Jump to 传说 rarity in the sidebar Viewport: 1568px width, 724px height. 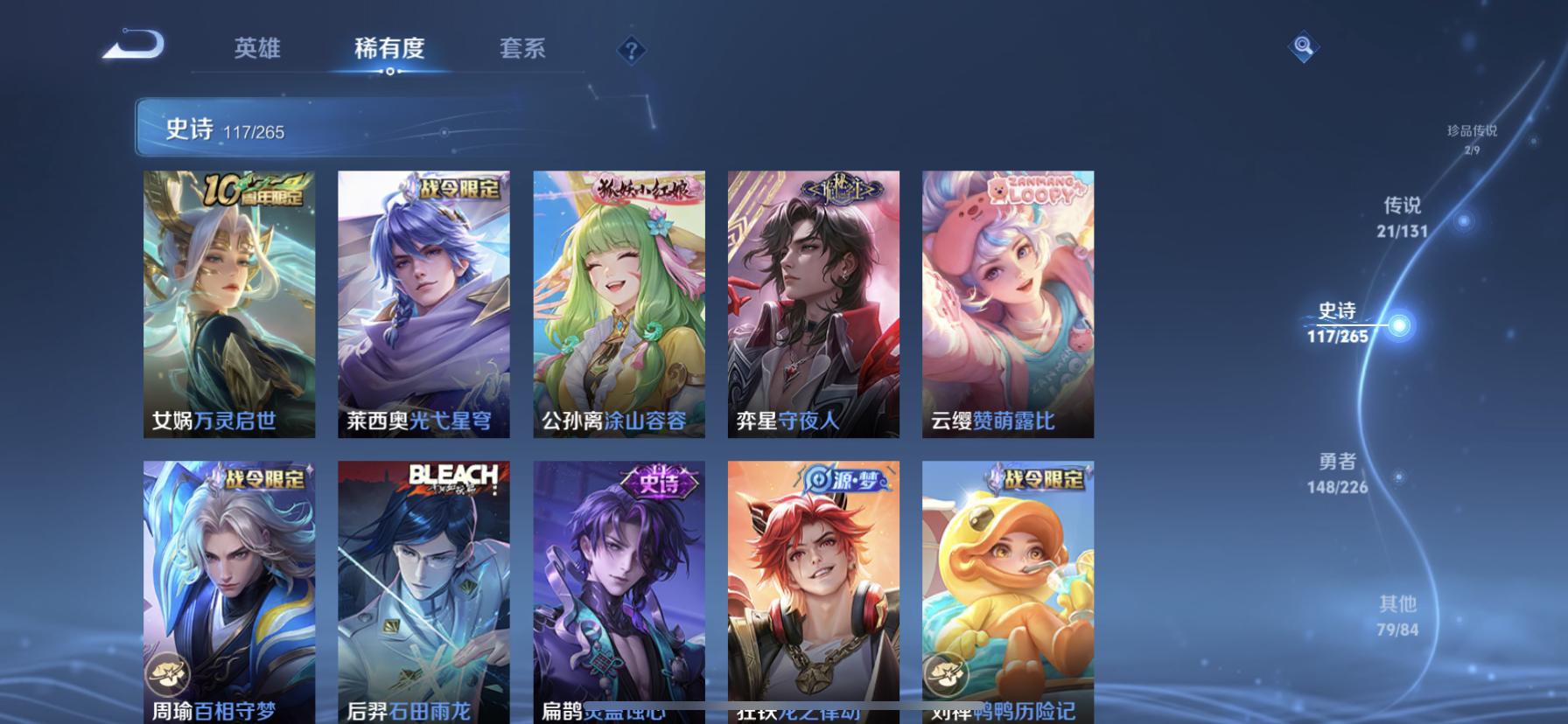1404,218
